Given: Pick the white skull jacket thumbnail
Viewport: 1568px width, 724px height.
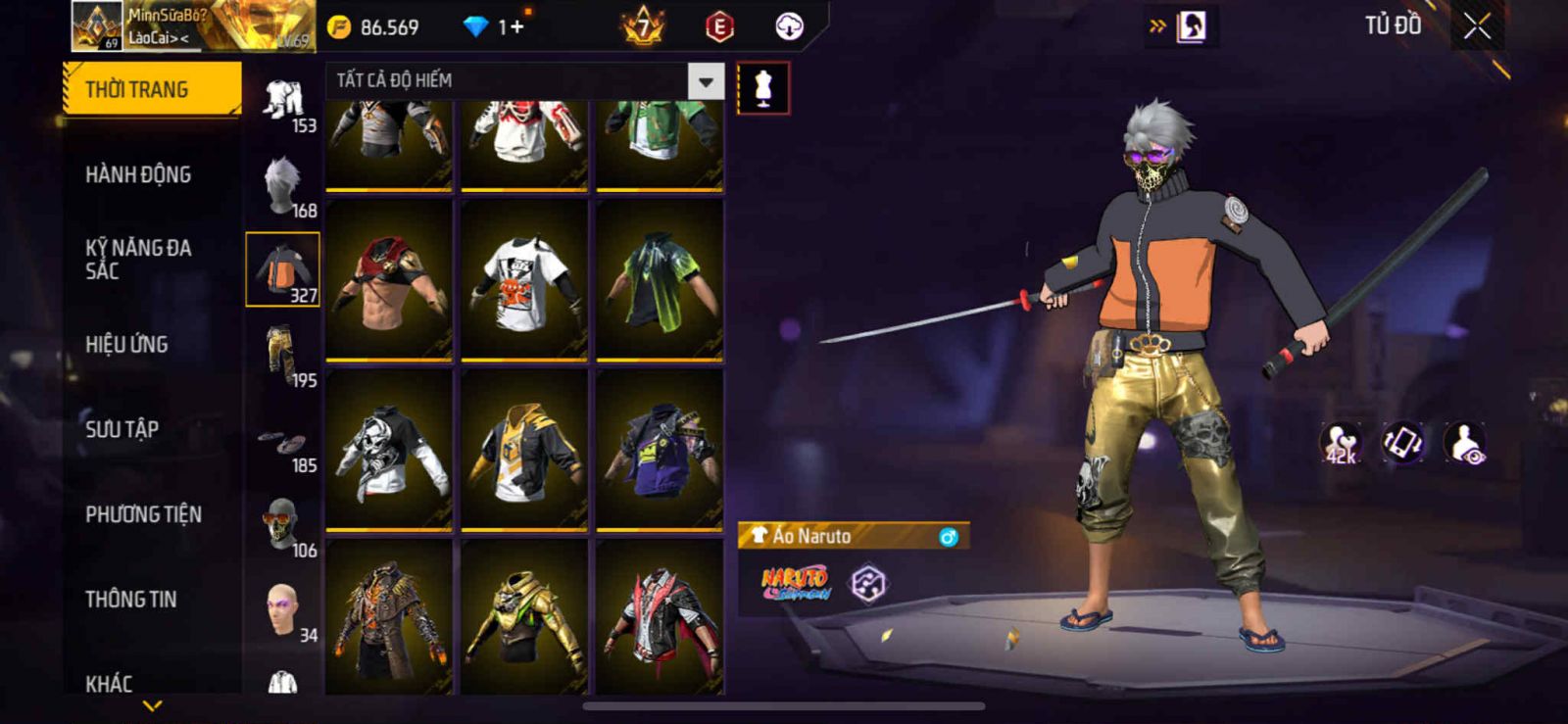Looking at the screenshot, I should (x=389, y=451).
